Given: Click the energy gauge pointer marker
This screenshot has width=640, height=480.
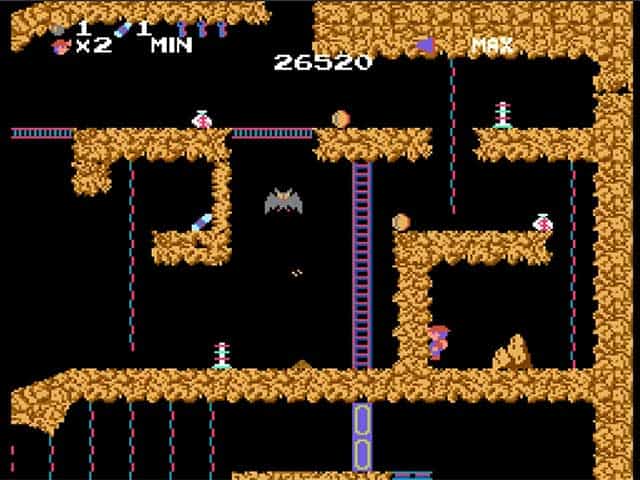Looking at the screenshot, I should tap(426, 45).
